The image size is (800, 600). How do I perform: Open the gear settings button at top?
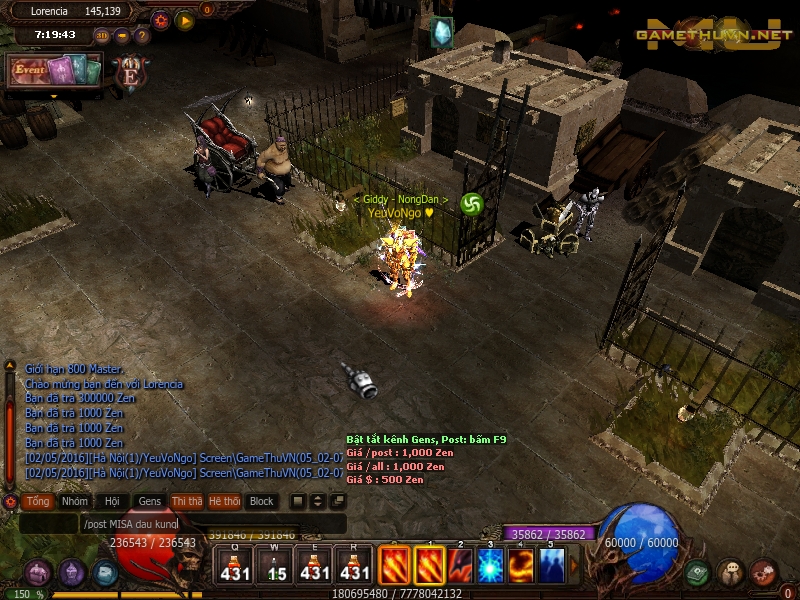[161, 19]
